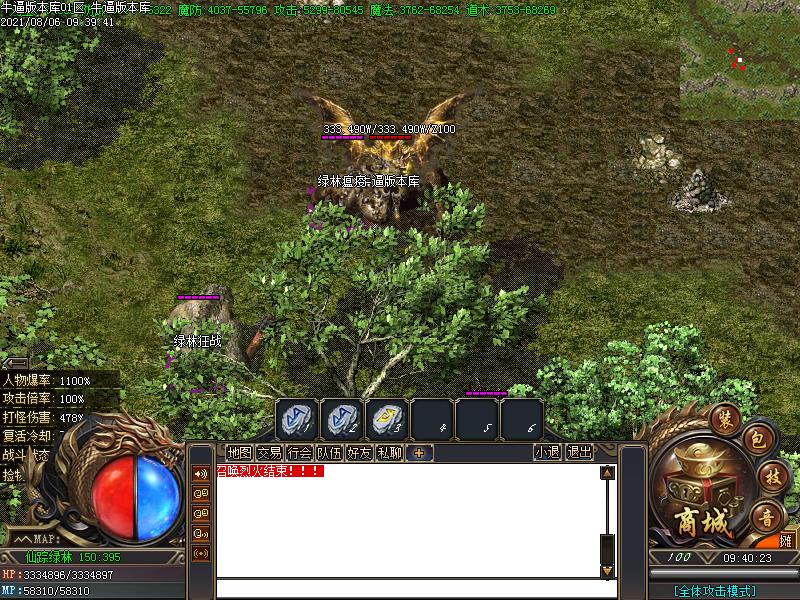
Task: Activate the yellow rune skill in slot 3
Action: 386,419
